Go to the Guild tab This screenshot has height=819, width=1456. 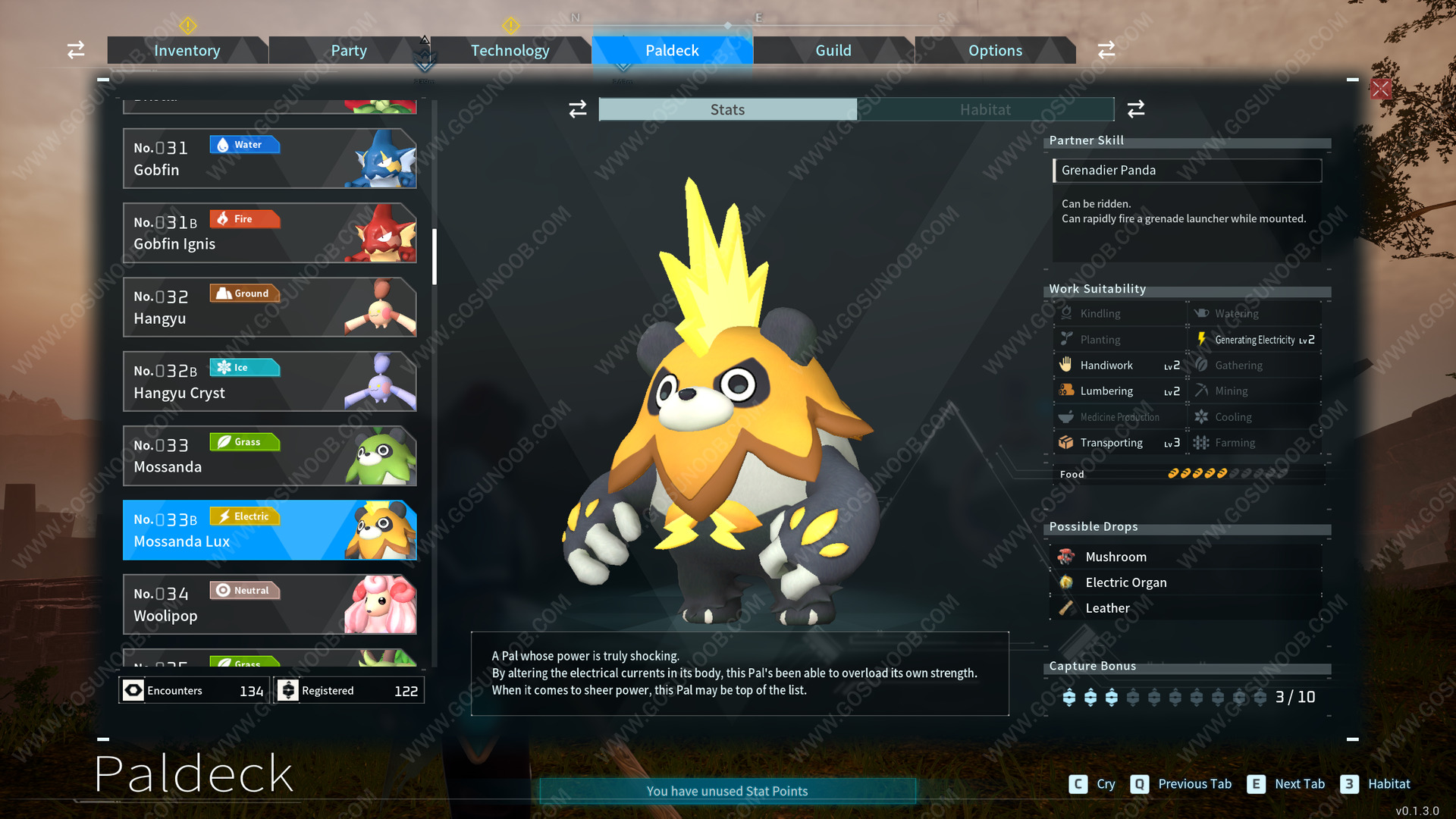pos(833,51)
